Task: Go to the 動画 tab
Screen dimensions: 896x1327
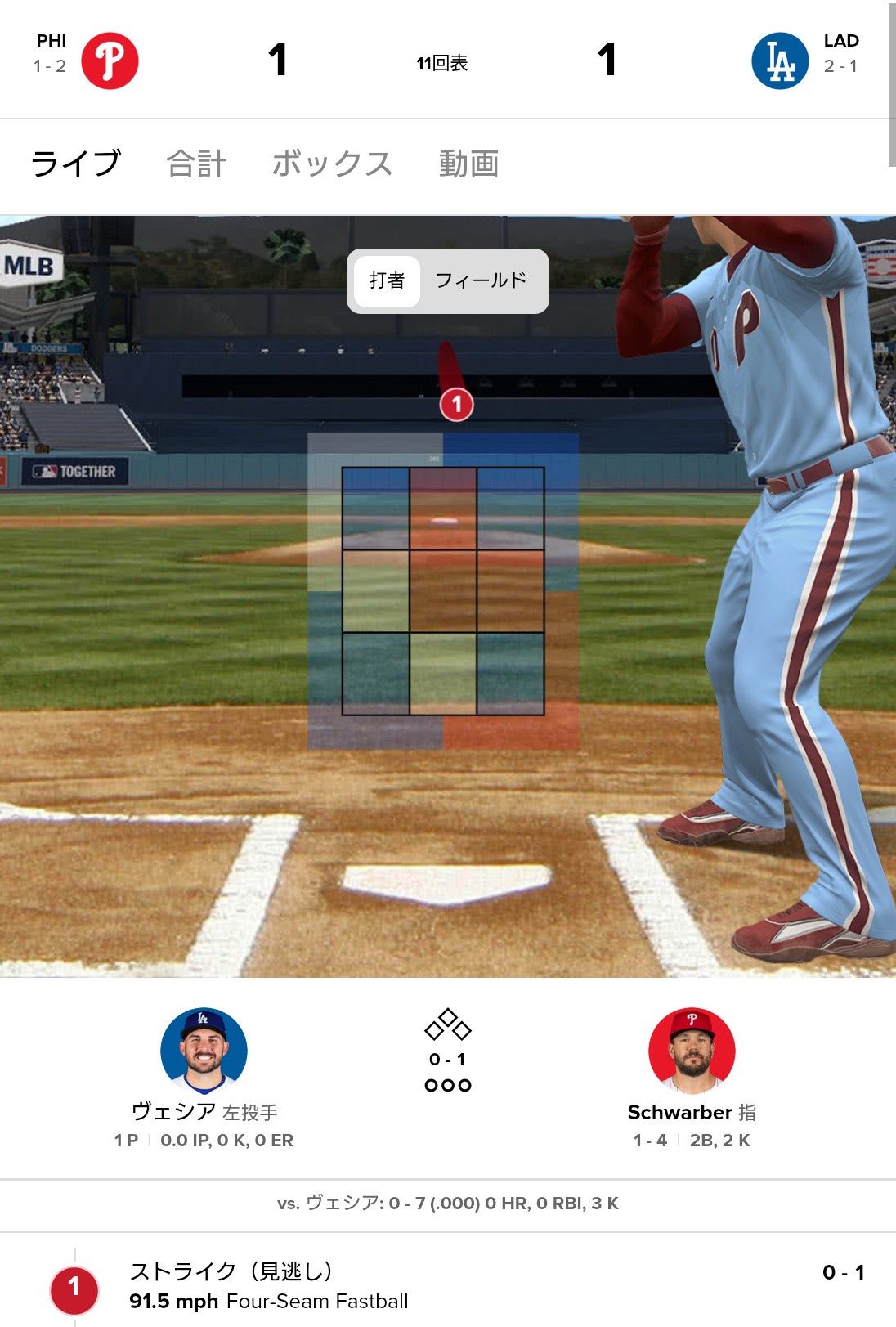Action: pyautogui.click(x=468, y=164)
